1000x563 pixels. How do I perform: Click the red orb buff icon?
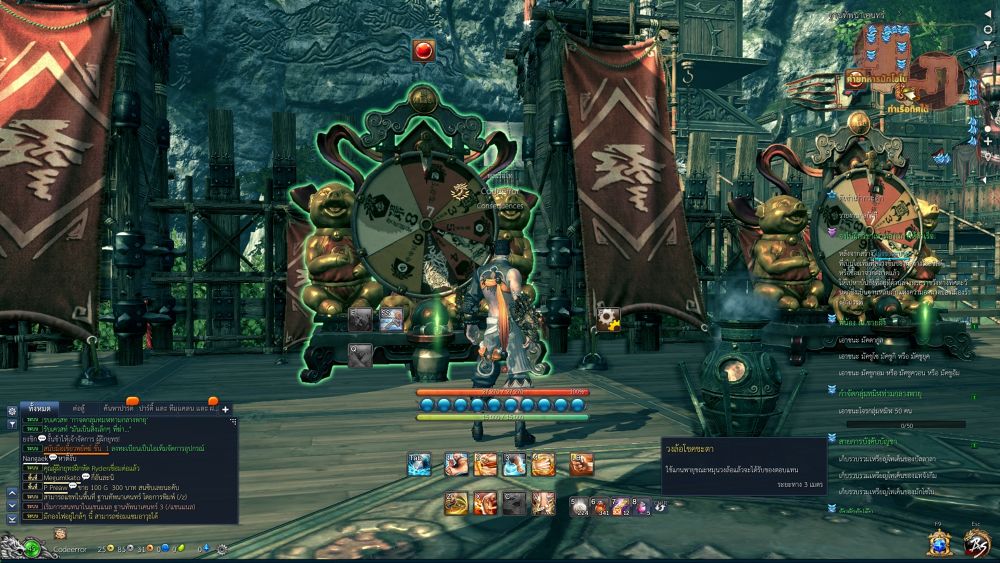[423, 49]
